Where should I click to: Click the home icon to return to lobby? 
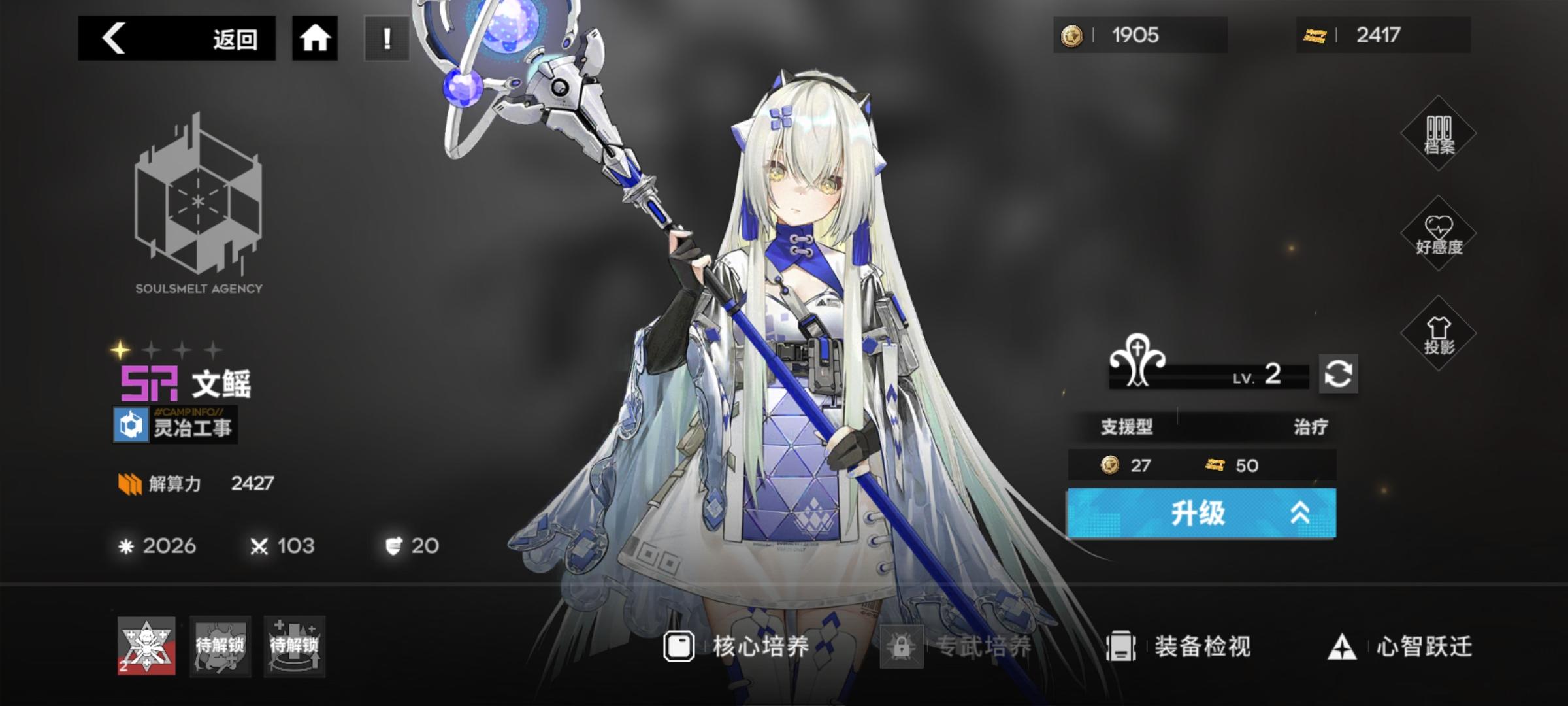click(x=316, y=39)
